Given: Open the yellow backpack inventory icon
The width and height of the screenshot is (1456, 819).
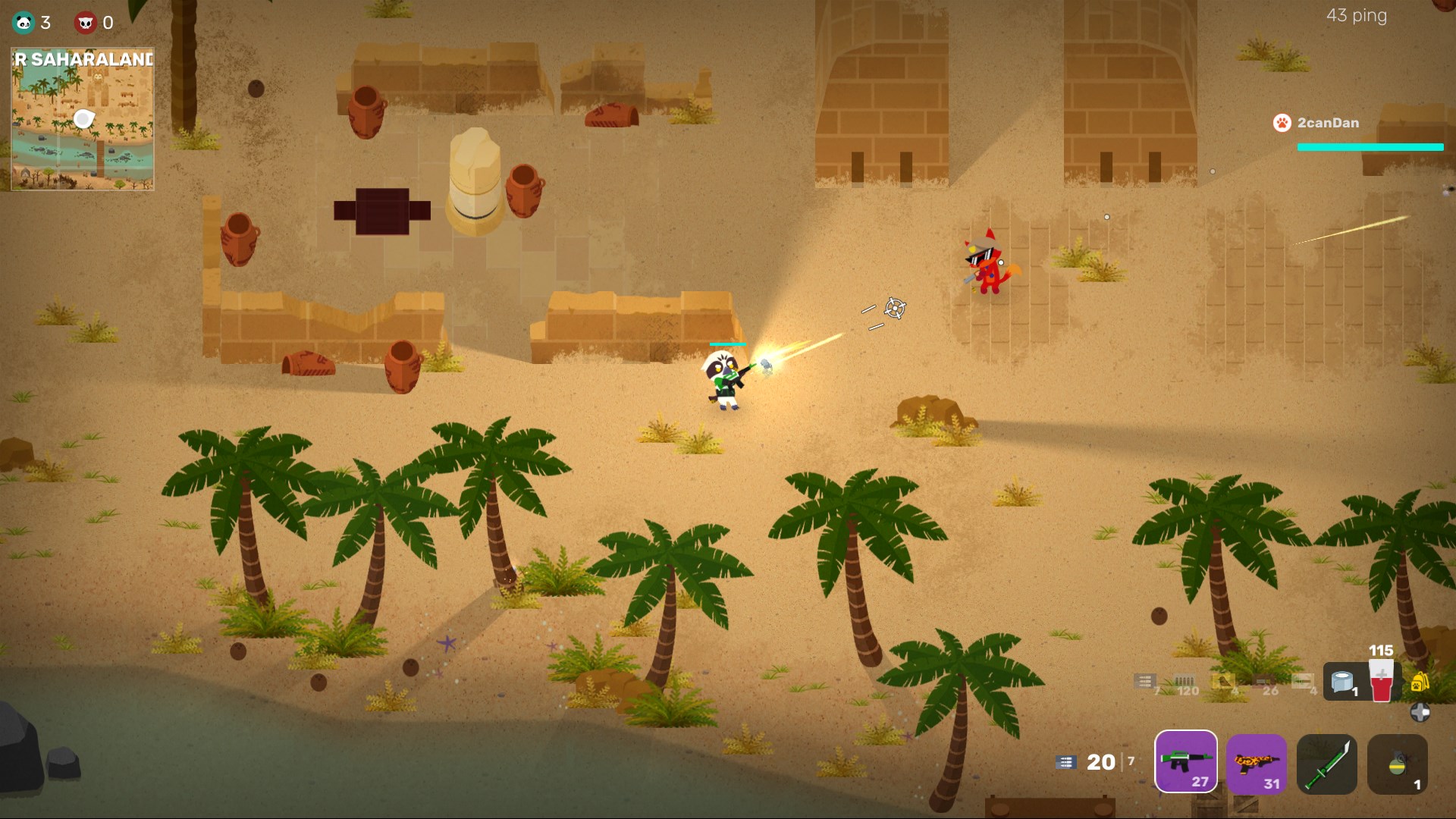Looking at the screenshot, I should (x=1419, y=682).
